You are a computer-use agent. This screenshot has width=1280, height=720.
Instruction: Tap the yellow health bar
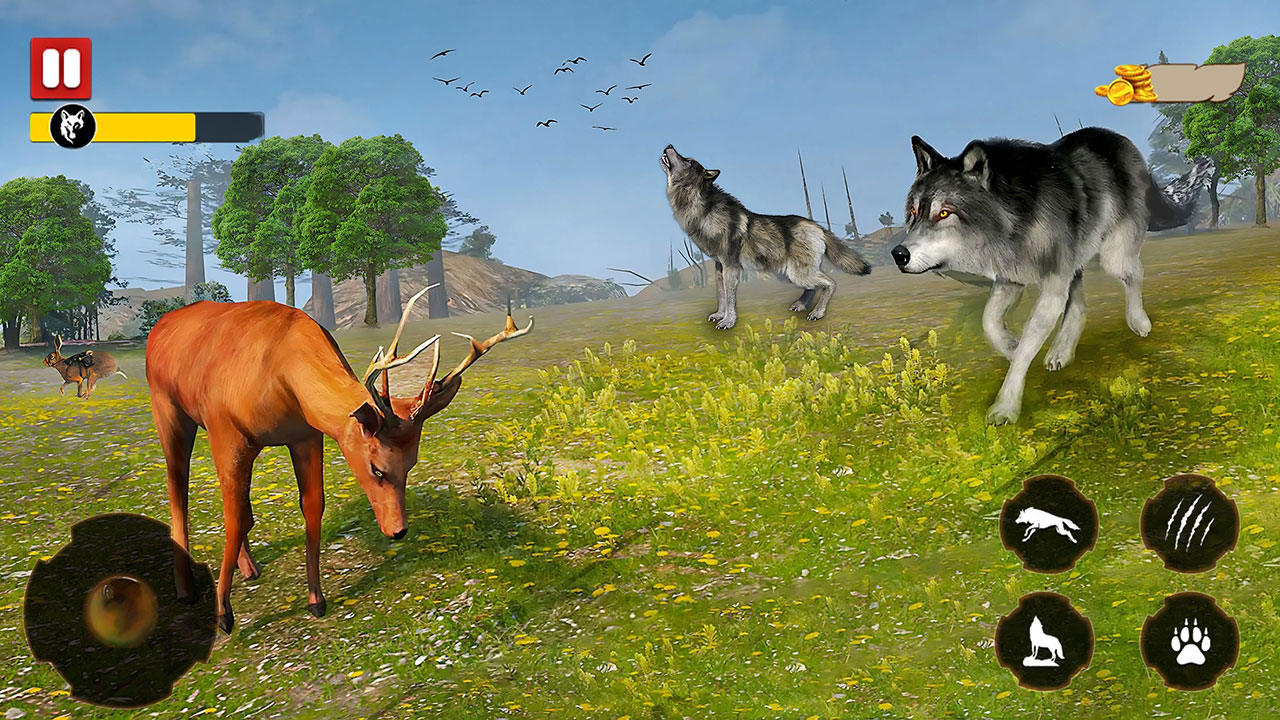point(145,126)
